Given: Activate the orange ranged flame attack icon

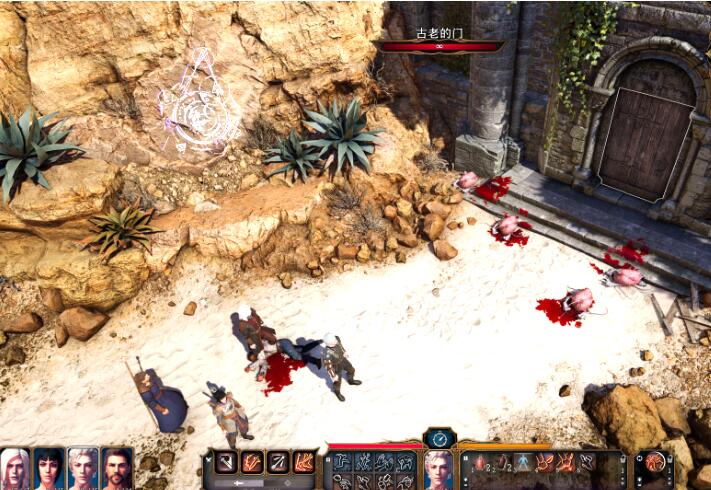Looking at the screenshot, I should (x=303, y=462).
